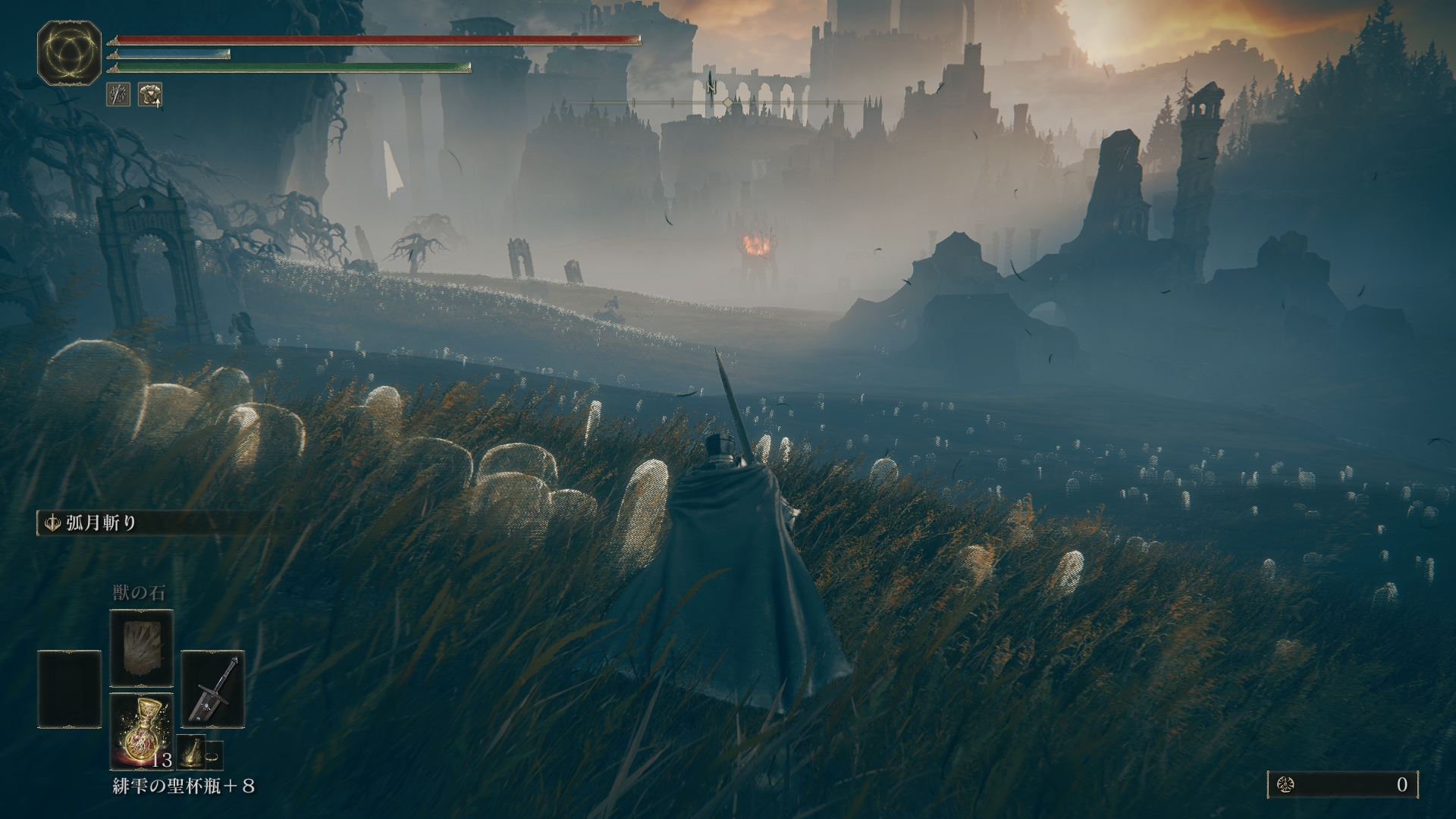Click the second status buff icon
1456x819 pixels.
pos(150,95)
